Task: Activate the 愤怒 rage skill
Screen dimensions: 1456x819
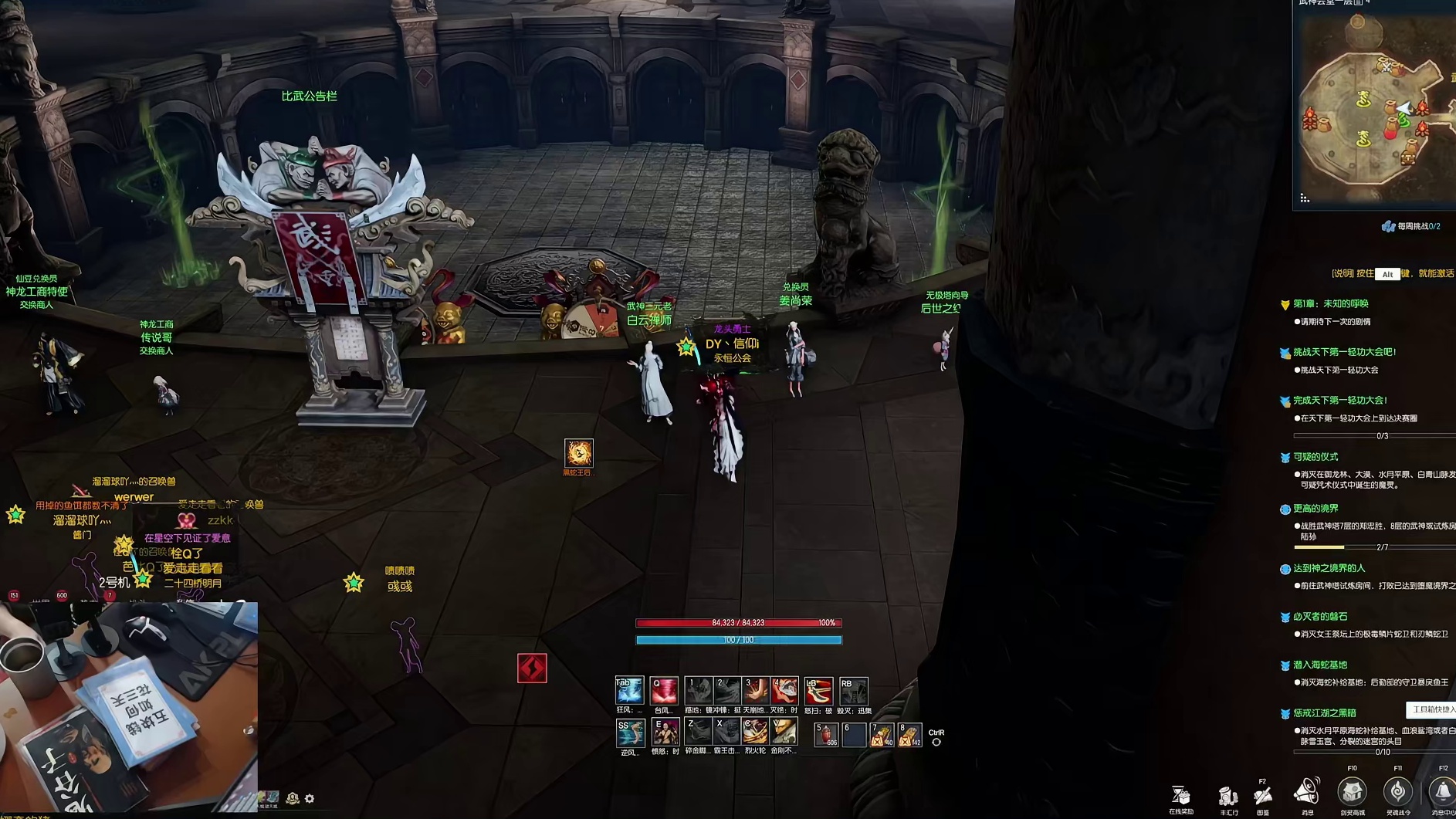Action: pyautogui.click(x=665, y=732)
